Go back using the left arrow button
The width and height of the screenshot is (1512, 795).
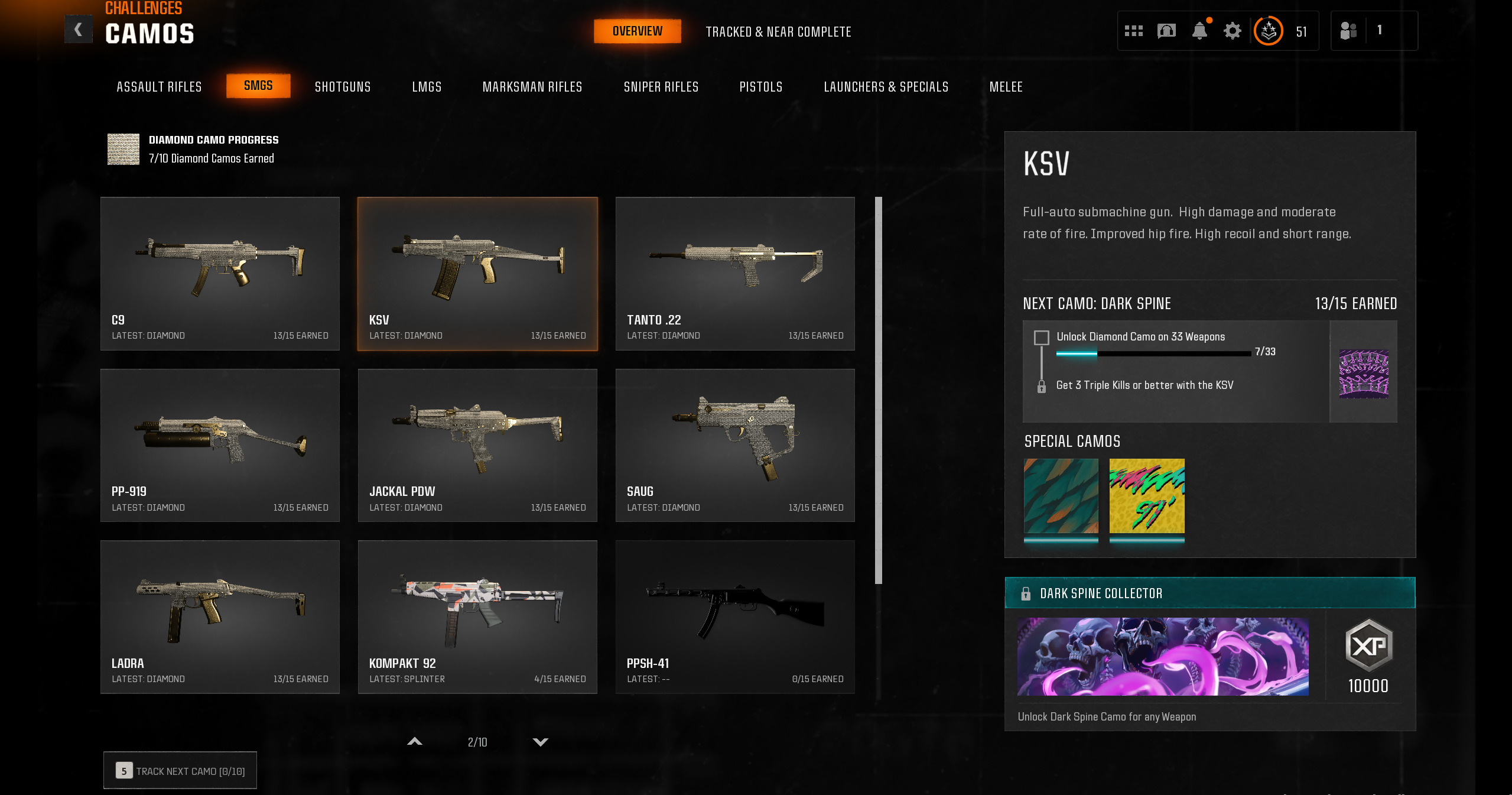pyautogui.click(x=78, y=30)
